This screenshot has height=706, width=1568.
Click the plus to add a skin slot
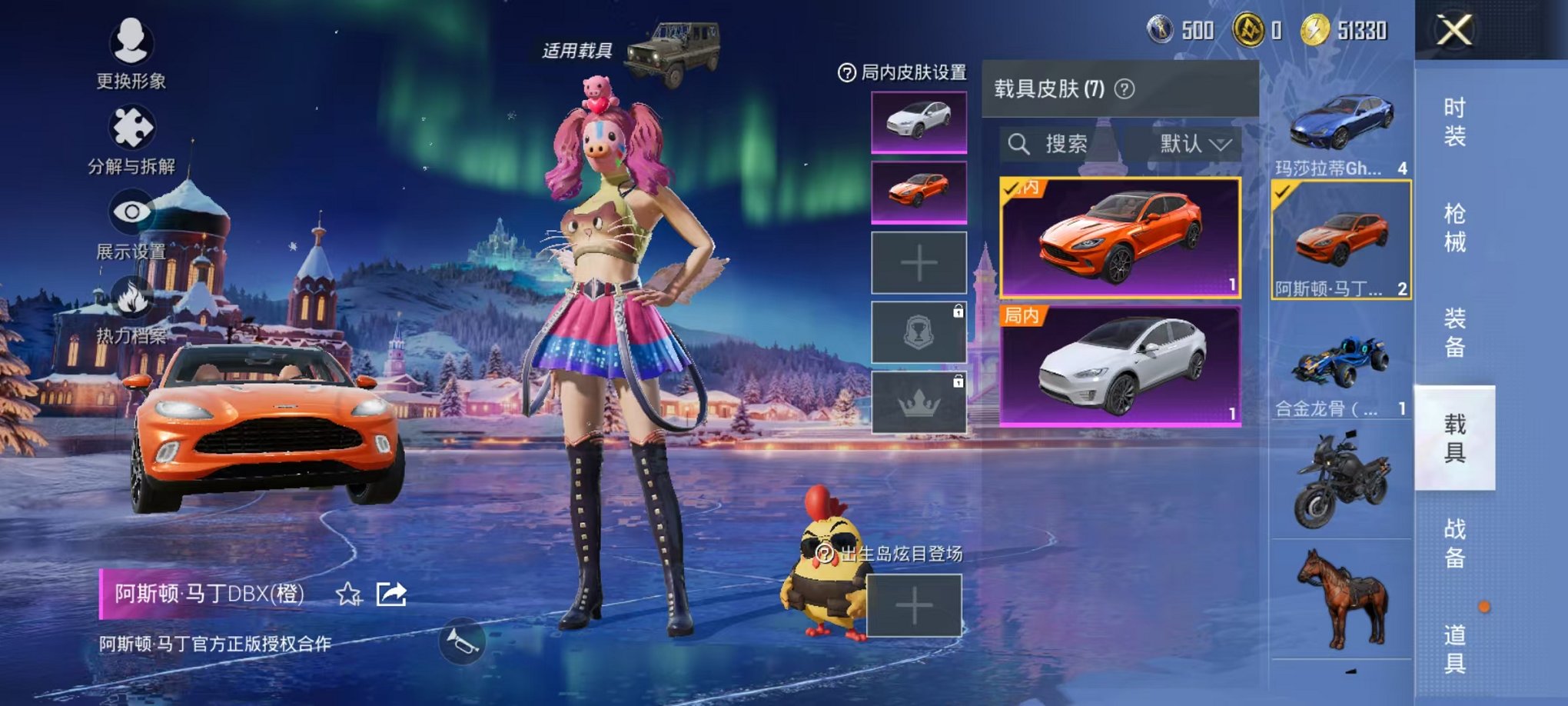click(918, 262)
